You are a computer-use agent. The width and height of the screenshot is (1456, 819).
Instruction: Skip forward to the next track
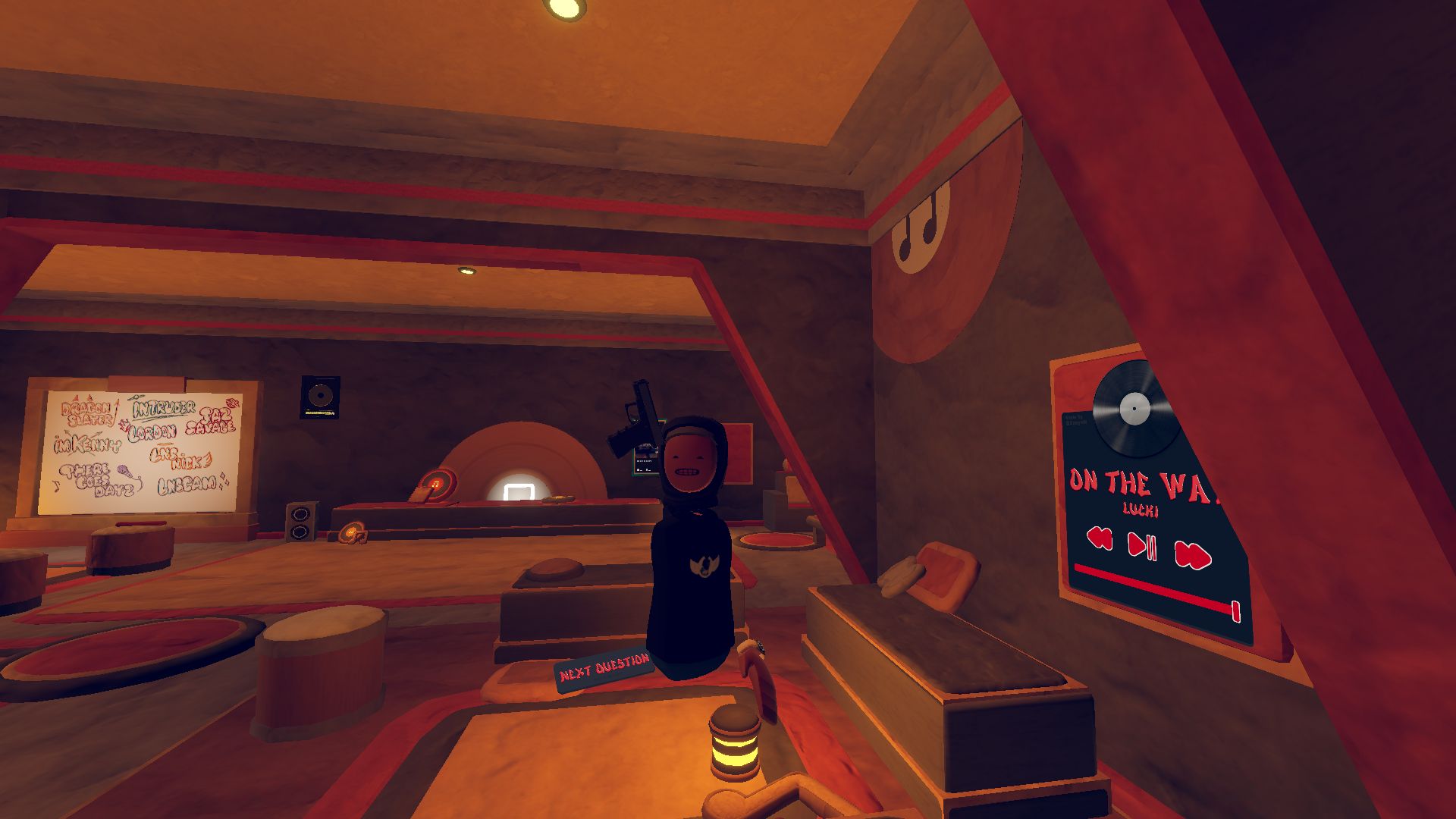[x=1192, y=554]
